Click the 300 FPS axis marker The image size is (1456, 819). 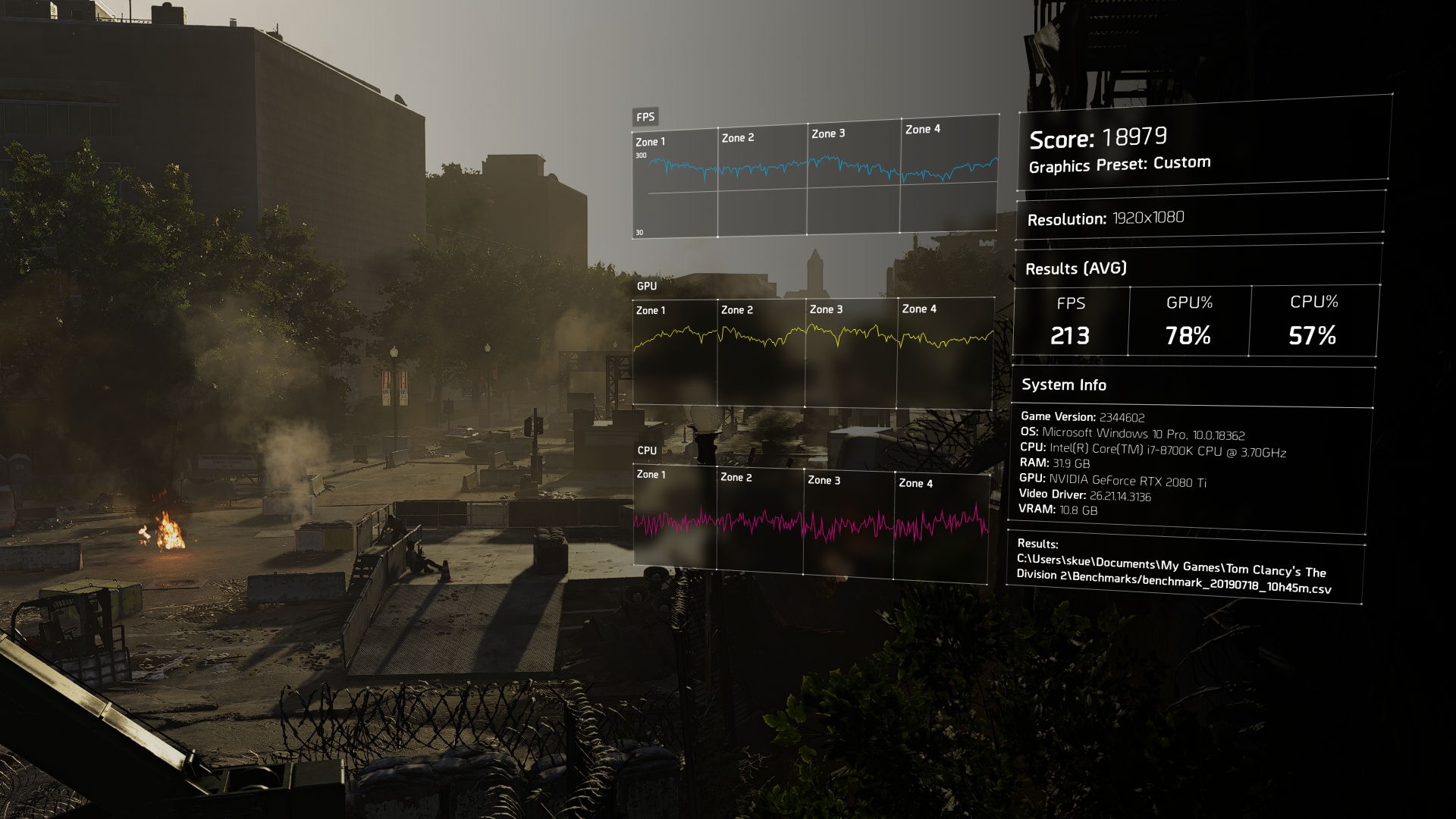click(639, 153)
